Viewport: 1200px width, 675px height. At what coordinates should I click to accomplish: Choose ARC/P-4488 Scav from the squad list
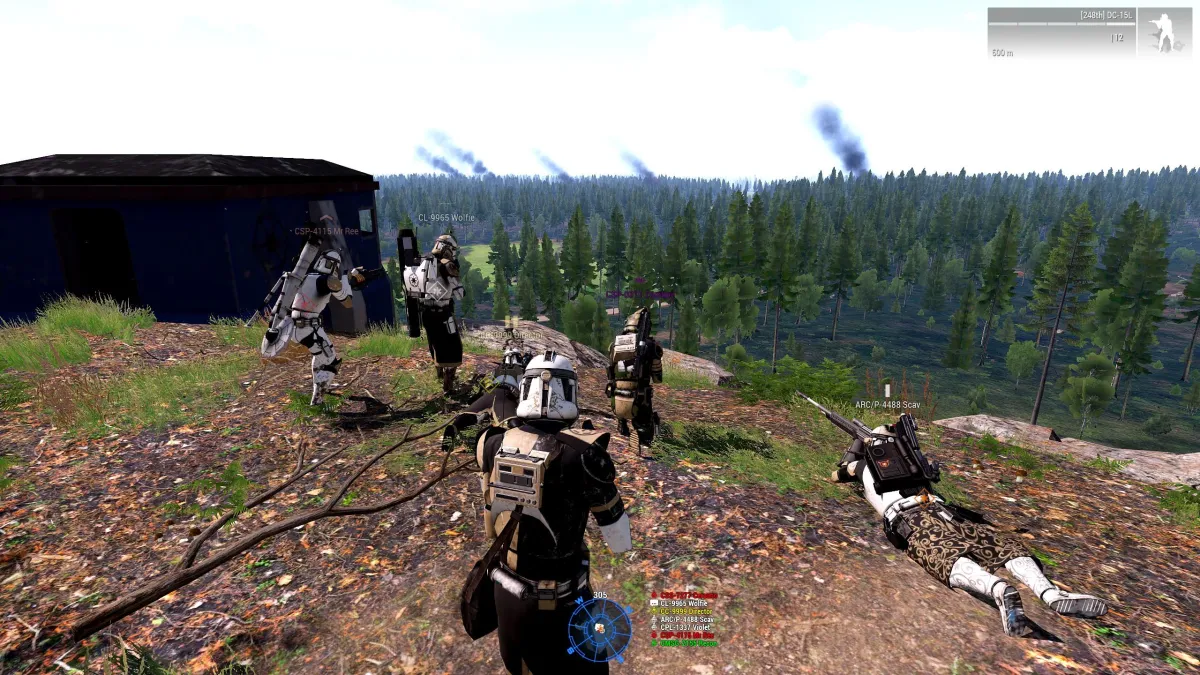pyautogui.click(x=685, y=619)
